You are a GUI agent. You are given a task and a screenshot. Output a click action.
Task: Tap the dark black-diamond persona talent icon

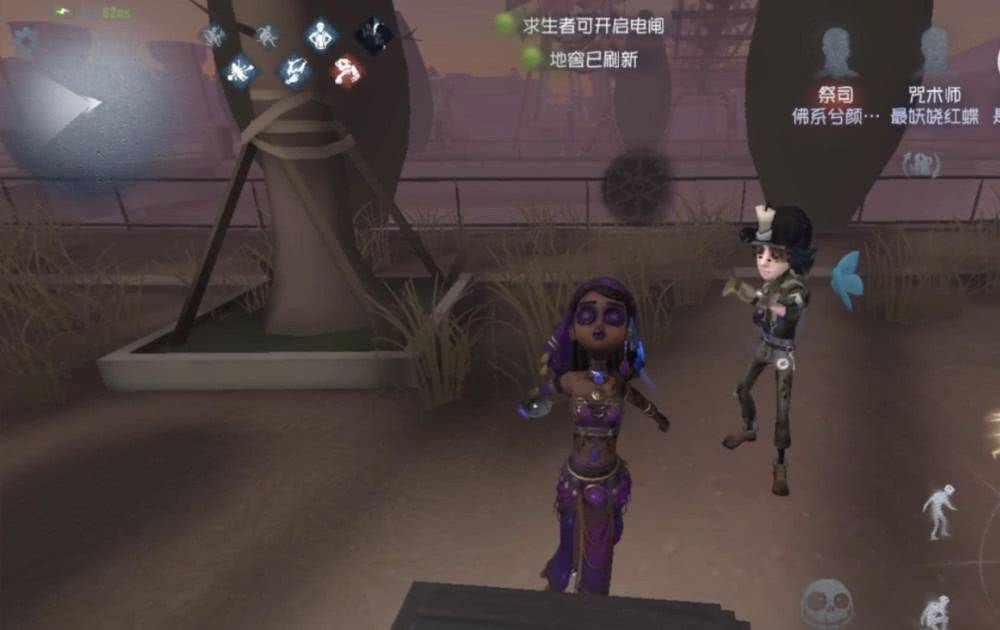coord(373,36)
